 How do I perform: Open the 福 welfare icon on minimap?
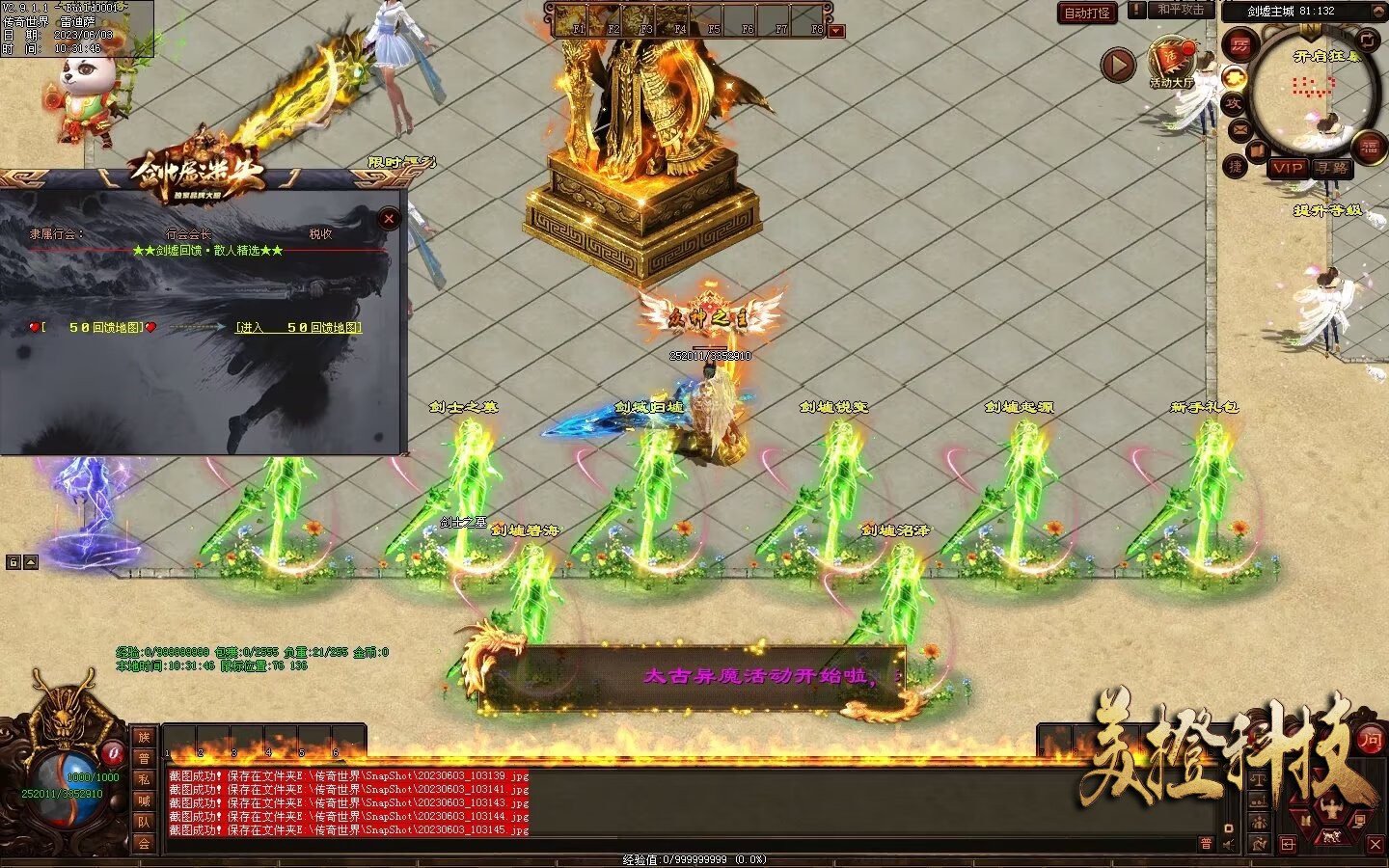pos(1370,148)
